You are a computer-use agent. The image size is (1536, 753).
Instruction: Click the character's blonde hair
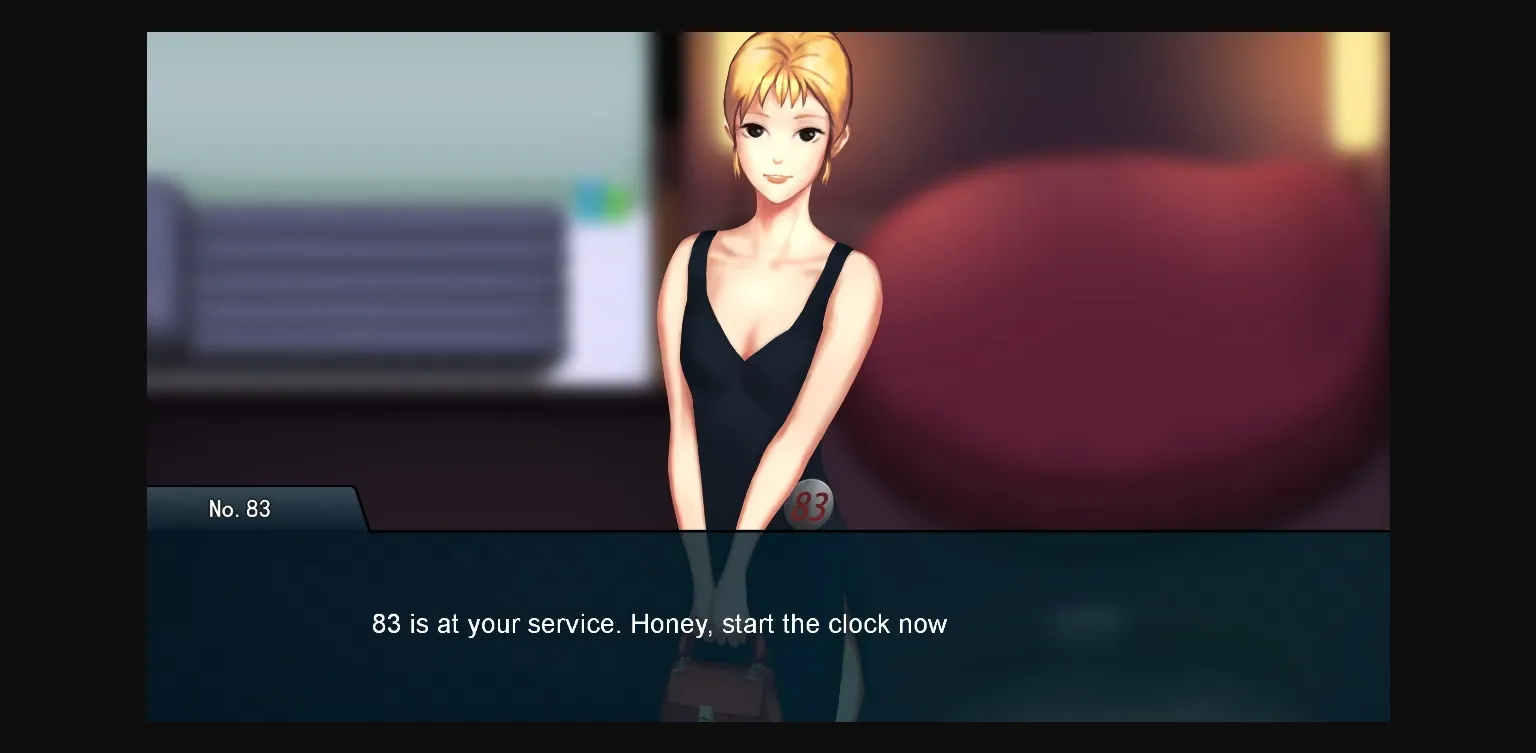point(790,60)
